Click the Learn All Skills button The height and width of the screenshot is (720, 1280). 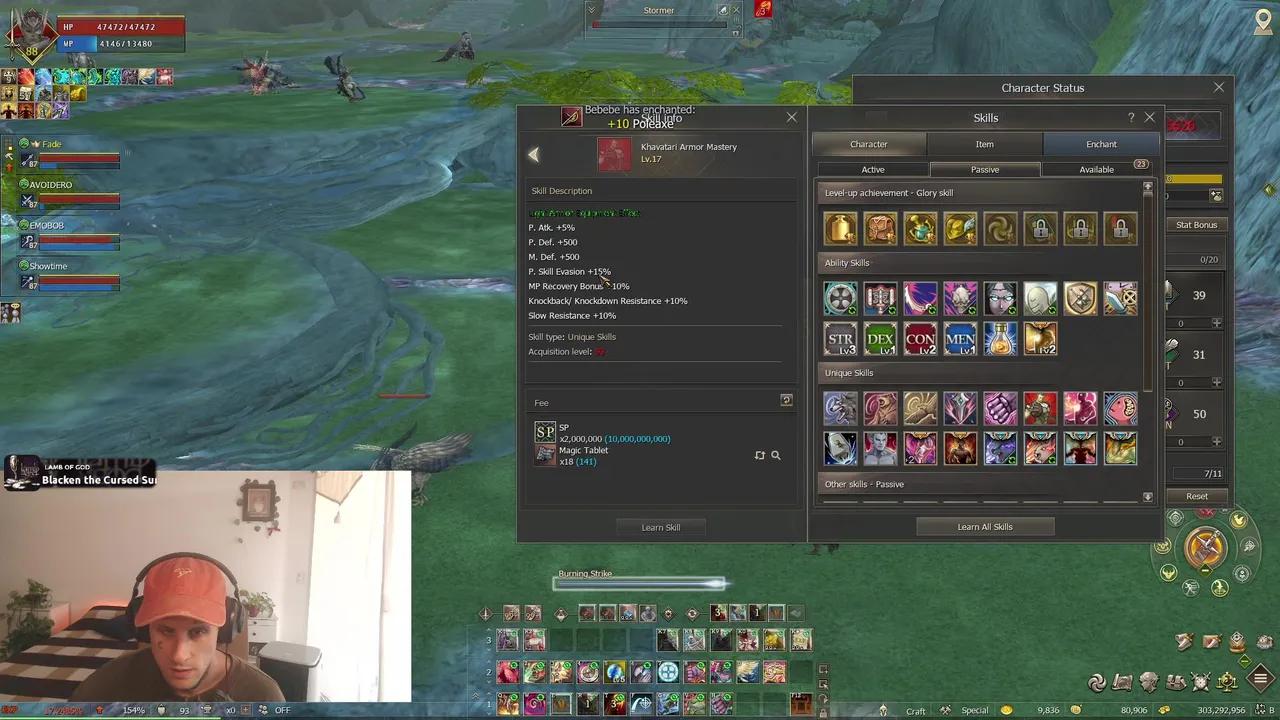pos(985,526)
